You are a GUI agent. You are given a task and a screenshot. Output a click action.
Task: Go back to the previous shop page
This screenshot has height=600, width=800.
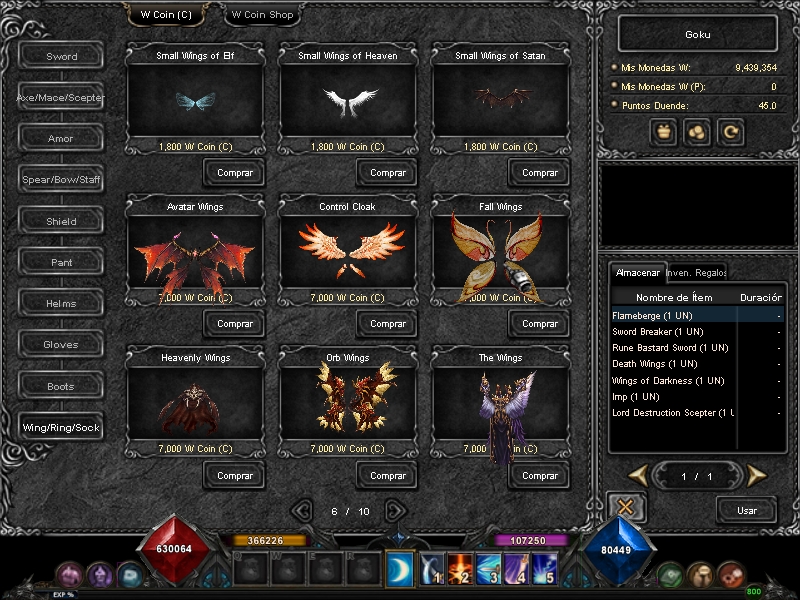coord(303,510)
